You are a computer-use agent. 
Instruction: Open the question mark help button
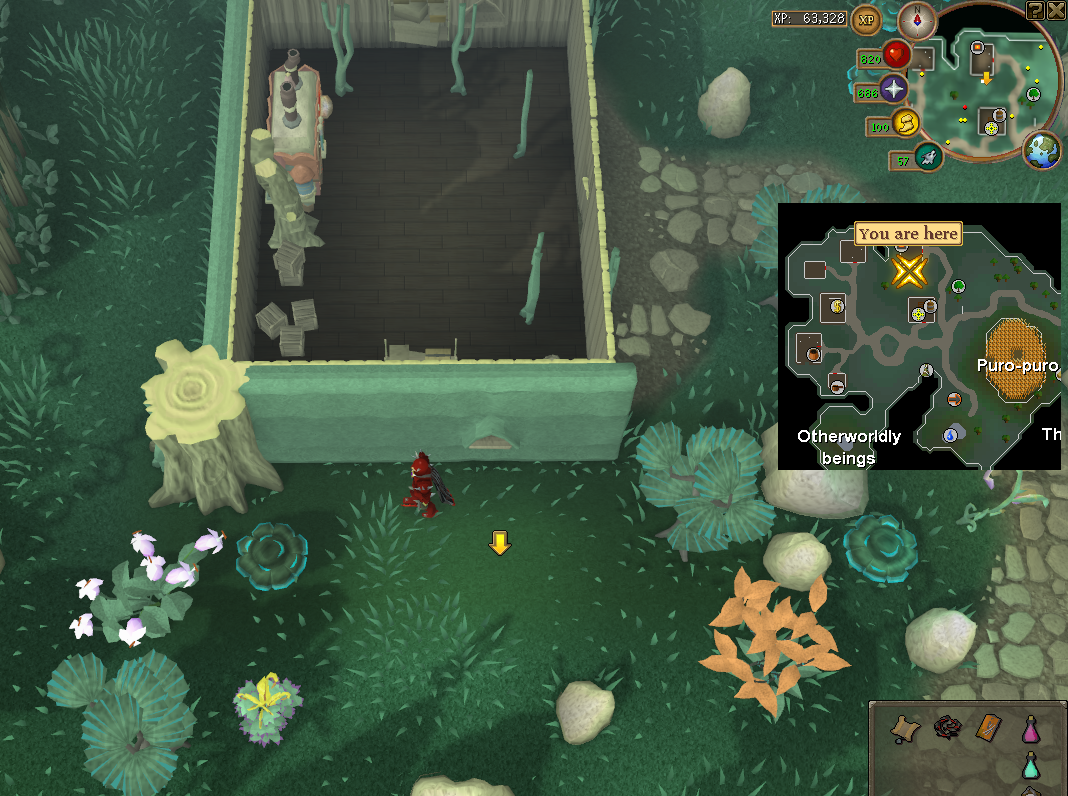point(1035,10)
